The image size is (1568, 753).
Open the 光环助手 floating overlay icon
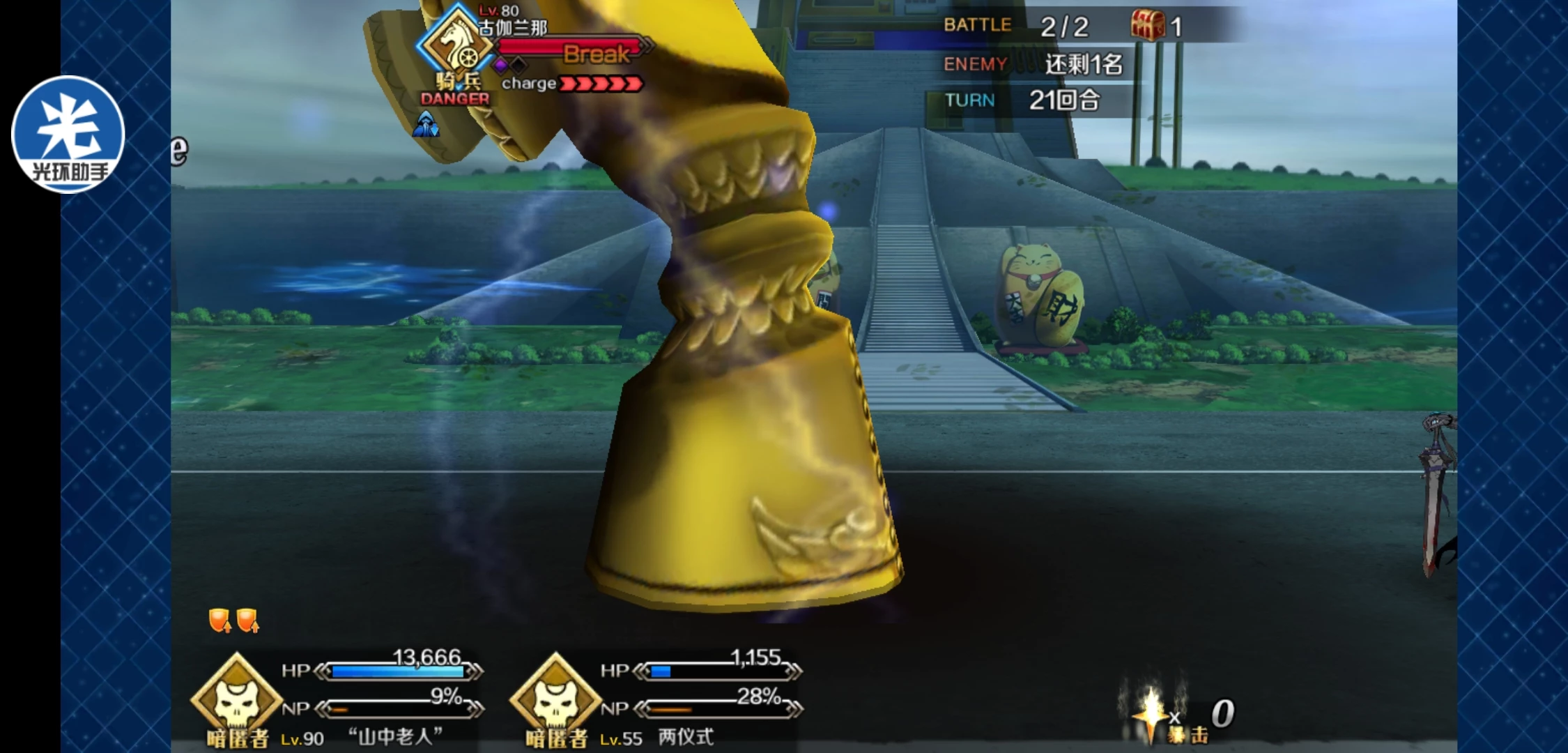[x=68, y=135]
